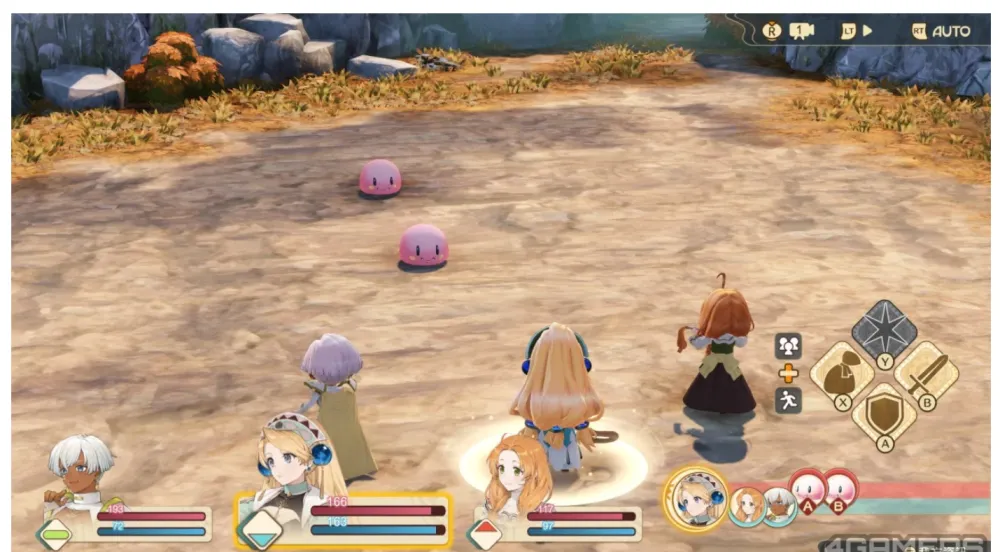Open the party members icon
The height and width of the screenshot is (552, 1000).
pos(788,346)
